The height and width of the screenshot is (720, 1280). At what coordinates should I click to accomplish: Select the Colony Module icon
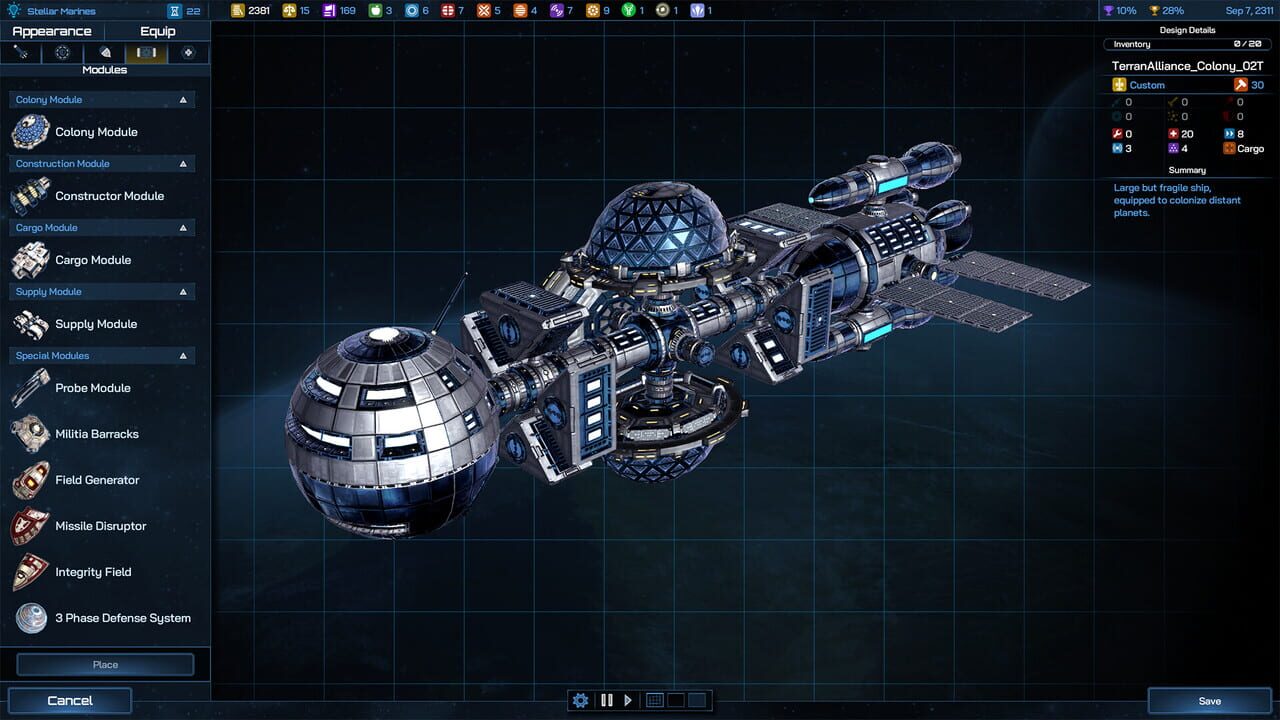[28, 131]
